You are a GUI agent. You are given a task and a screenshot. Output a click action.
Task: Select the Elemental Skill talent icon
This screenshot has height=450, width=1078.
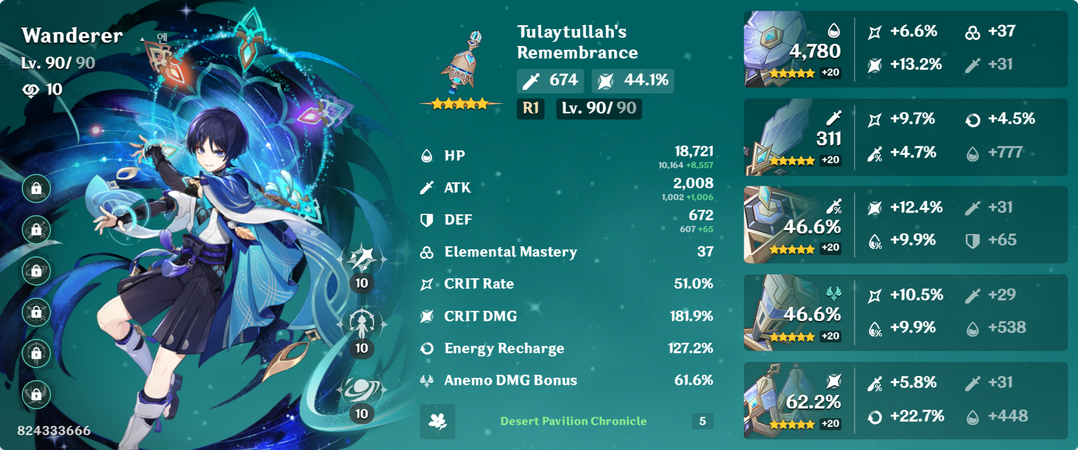(x=360, y=326)
